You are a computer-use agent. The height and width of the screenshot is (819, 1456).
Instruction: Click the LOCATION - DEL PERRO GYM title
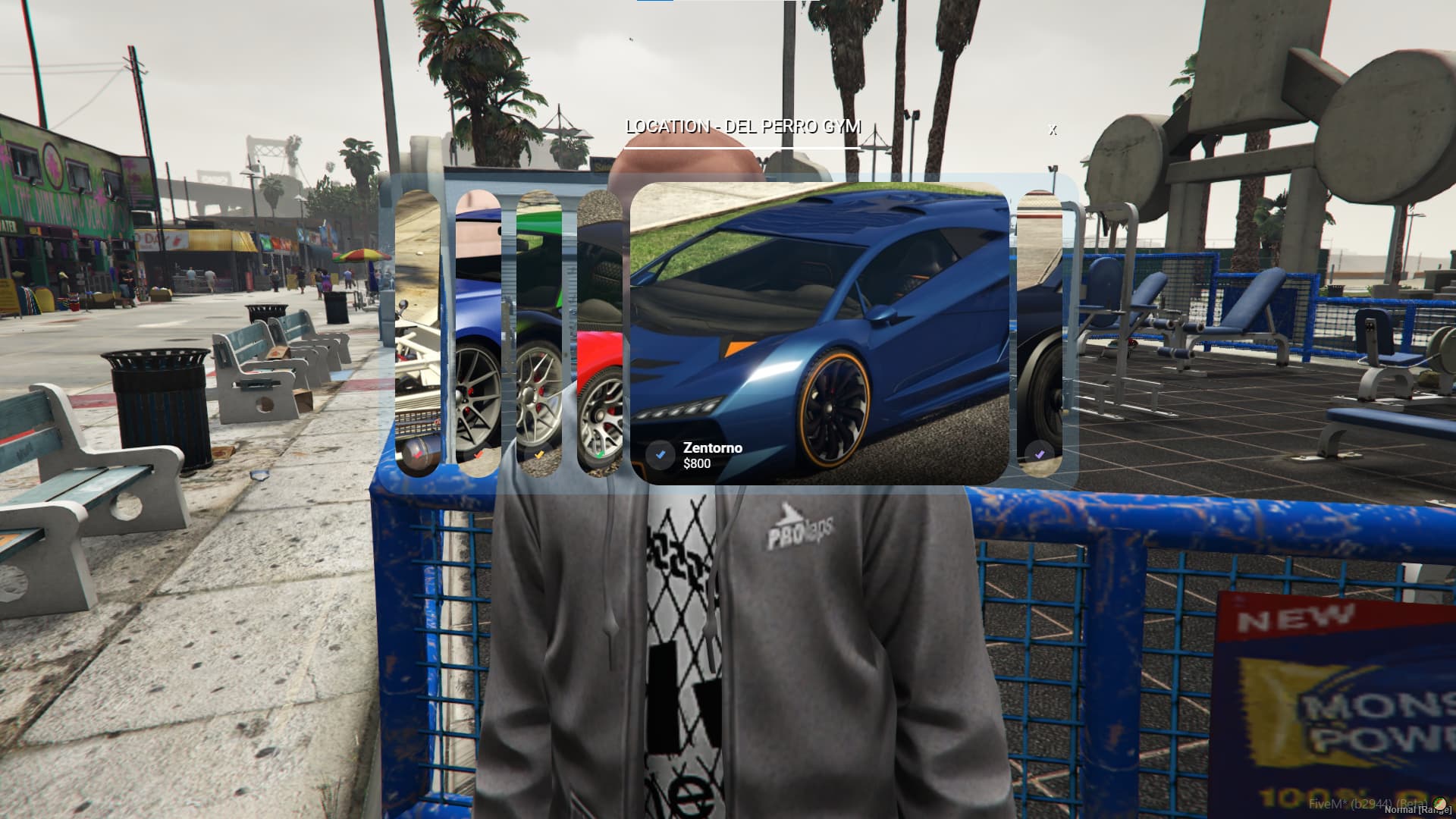[x=744, y=127]
